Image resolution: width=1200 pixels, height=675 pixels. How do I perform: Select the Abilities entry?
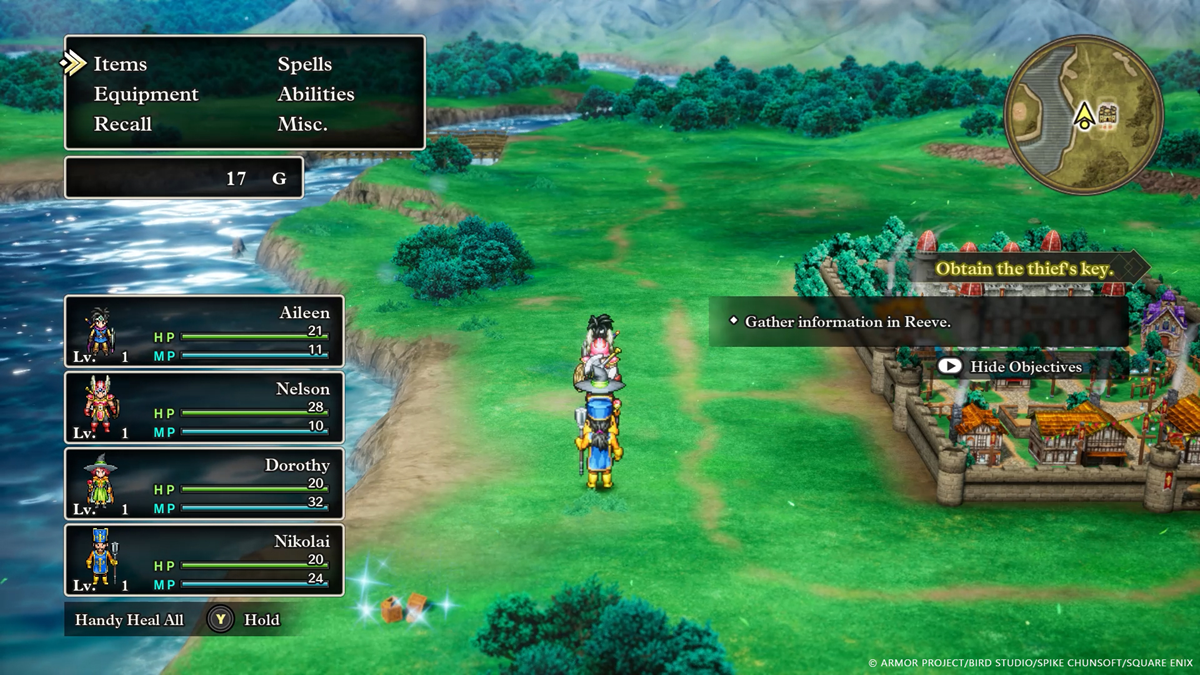coord(316,94)
